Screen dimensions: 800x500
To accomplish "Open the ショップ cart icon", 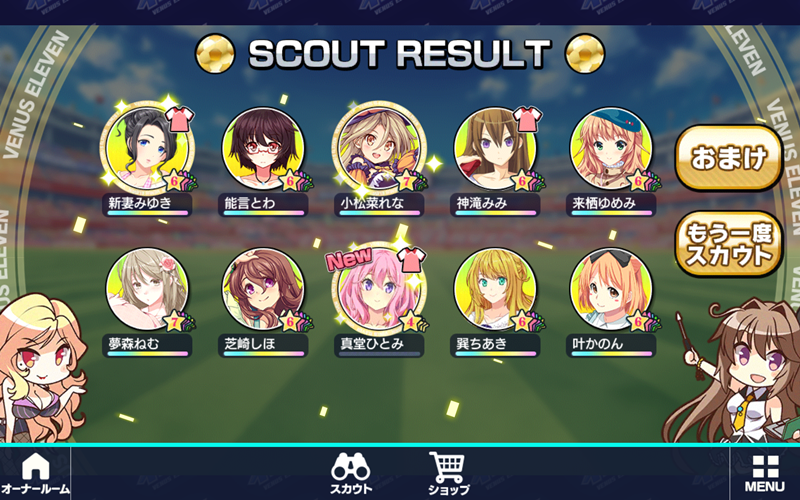I will point(448,473).
